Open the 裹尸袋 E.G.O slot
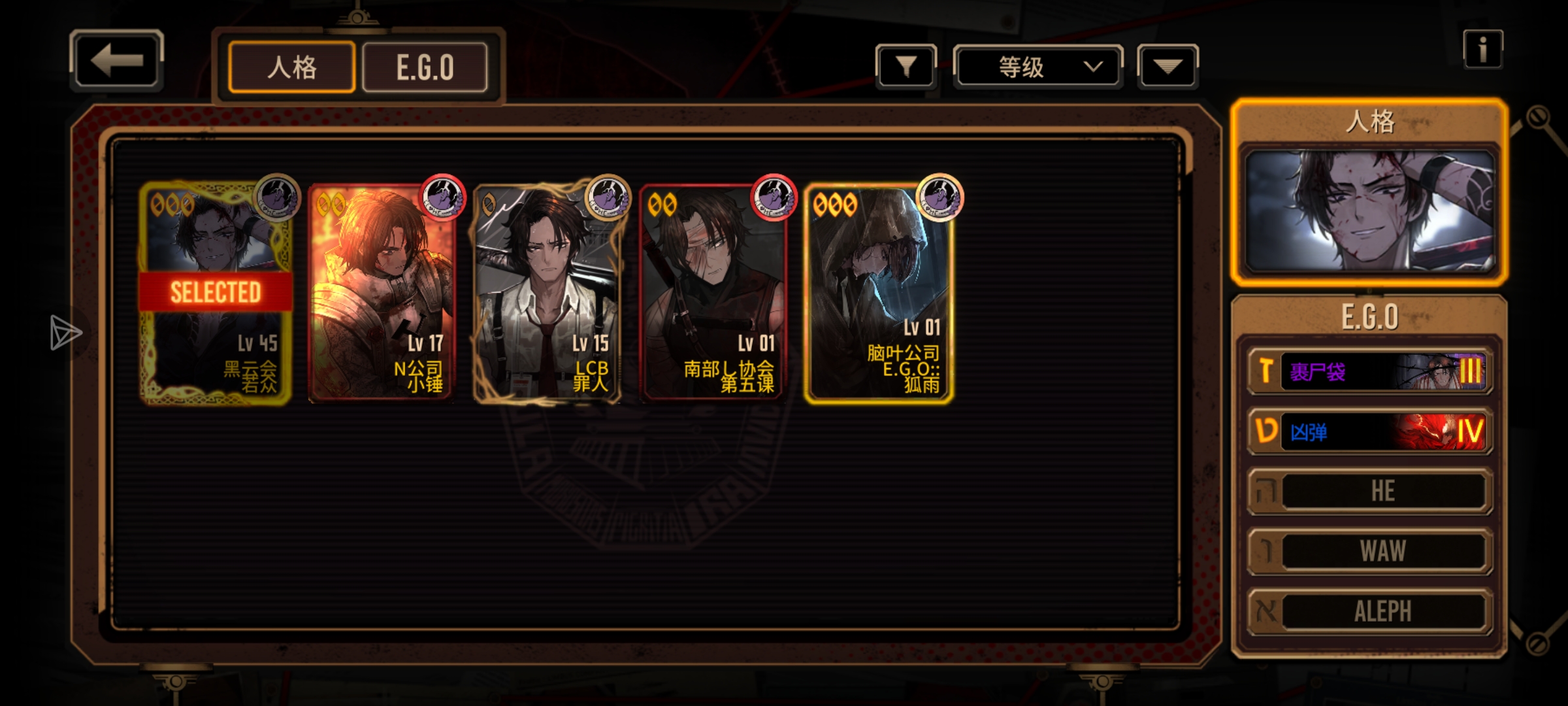1568x706 pixels. (1370, 372)
